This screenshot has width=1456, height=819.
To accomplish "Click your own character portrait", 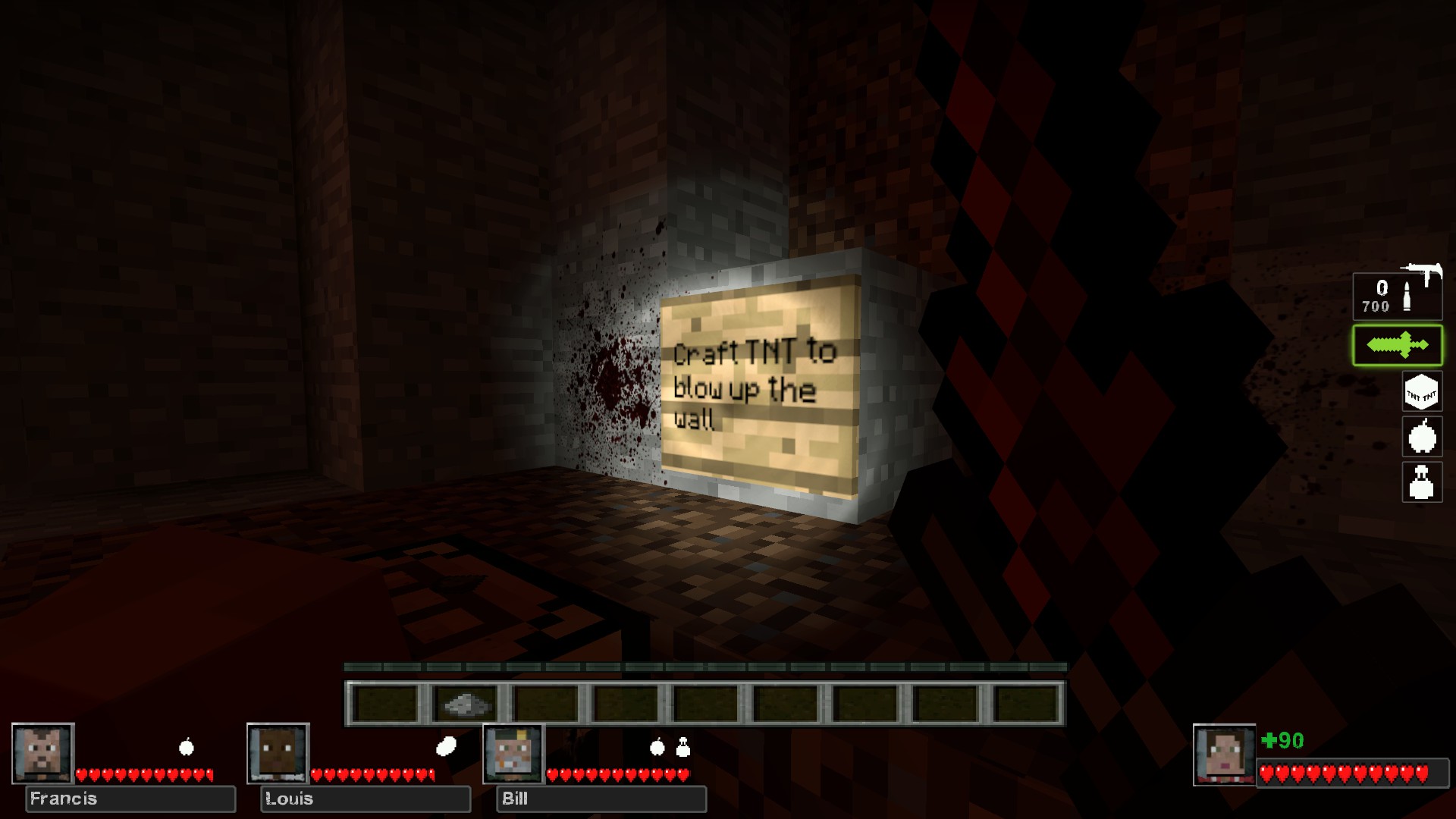I will coord(1224,755).
